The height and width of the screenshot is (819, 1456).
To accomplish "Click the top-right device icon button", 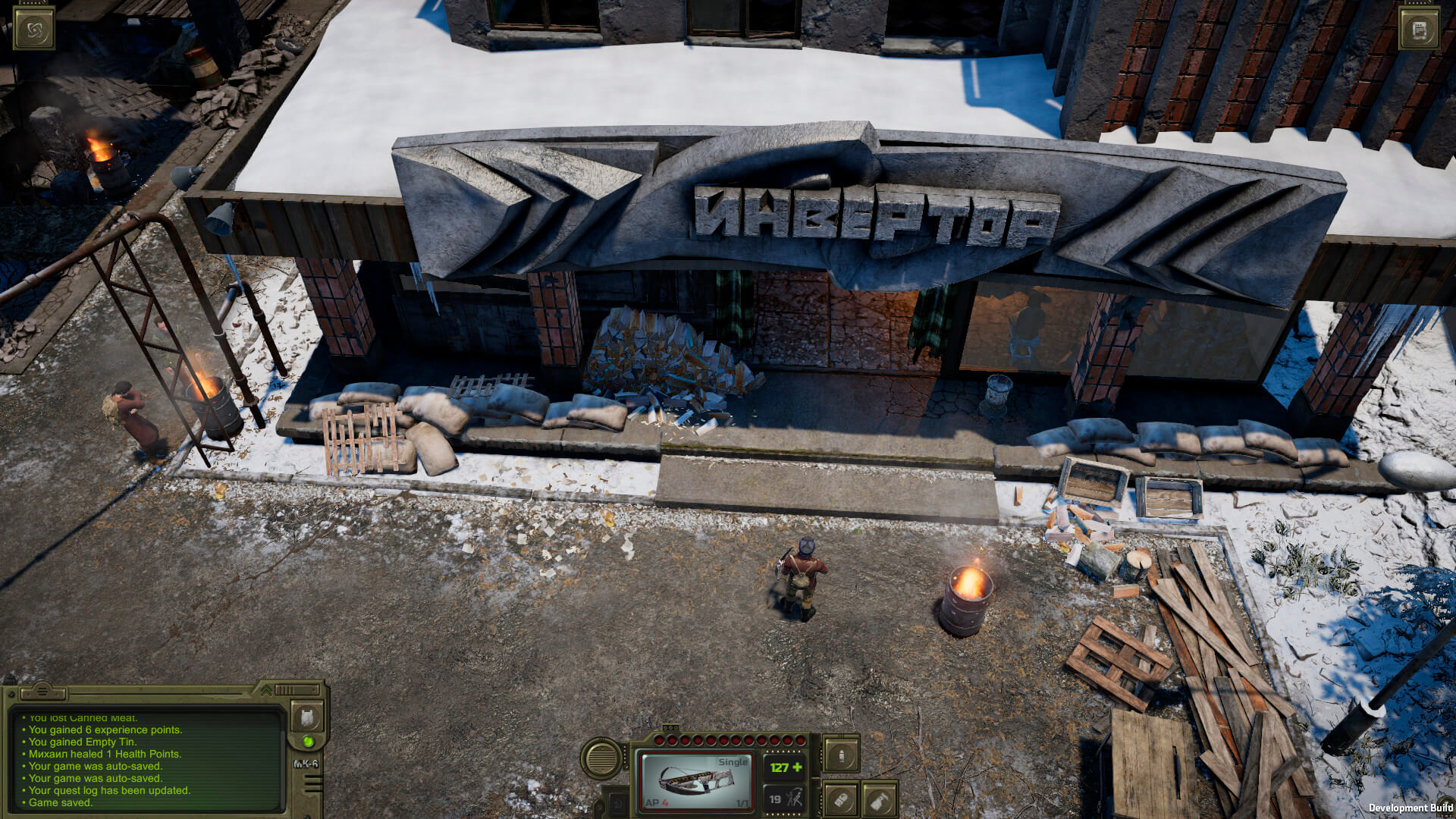I will (1420, 30).
